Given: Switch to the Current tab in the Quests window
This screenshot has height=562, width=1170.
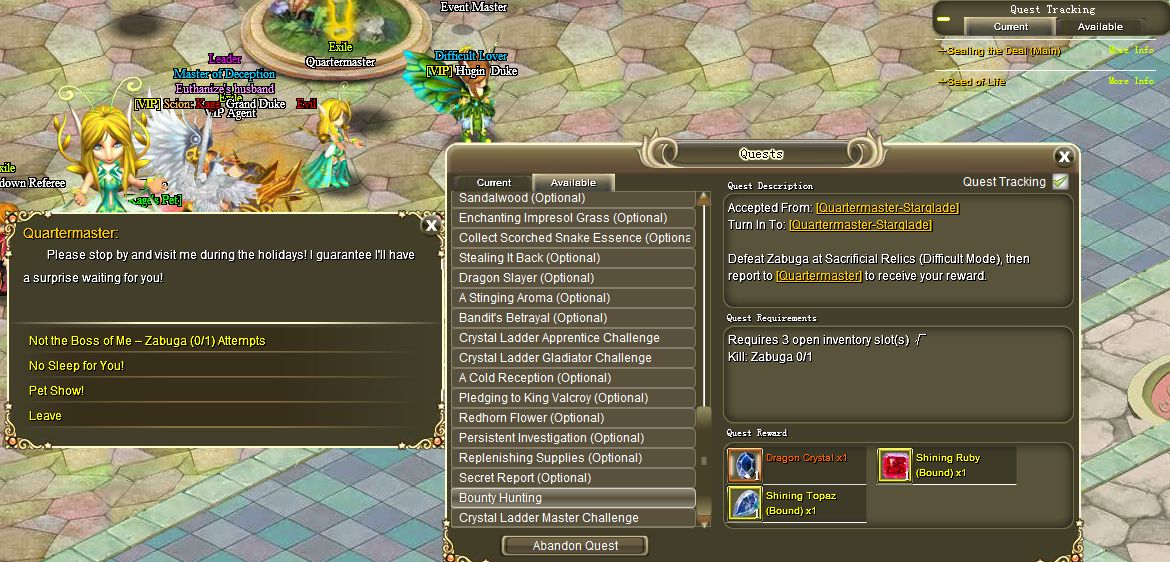Looking at the screenshot, I should 494,183.
